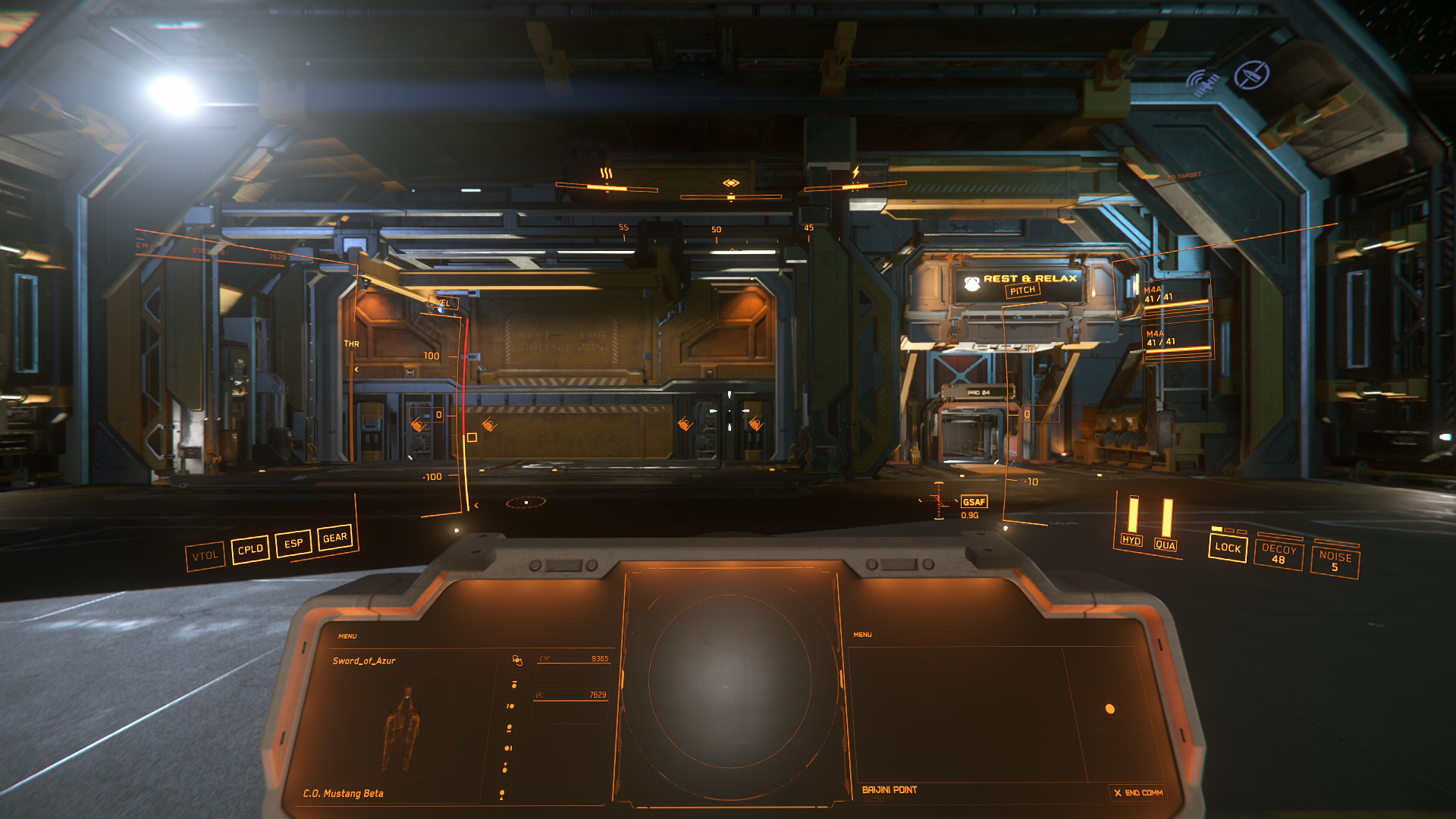Select the NOISE countermeasure
Viewport: 1456px width, 819px height.
pos(1335,561)
